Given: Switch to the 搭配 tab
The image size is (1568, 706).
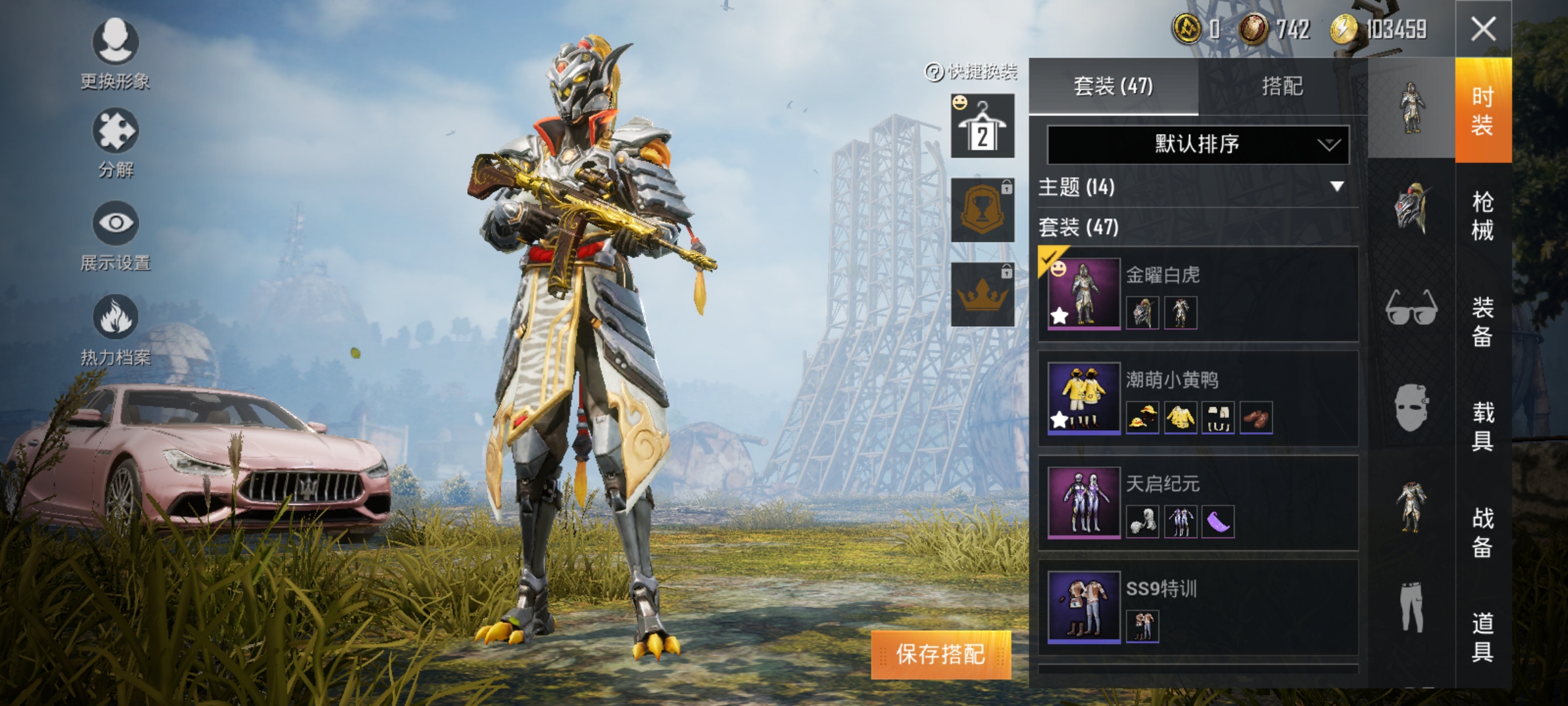Looking at the screenshot, I should [1282, 86].
